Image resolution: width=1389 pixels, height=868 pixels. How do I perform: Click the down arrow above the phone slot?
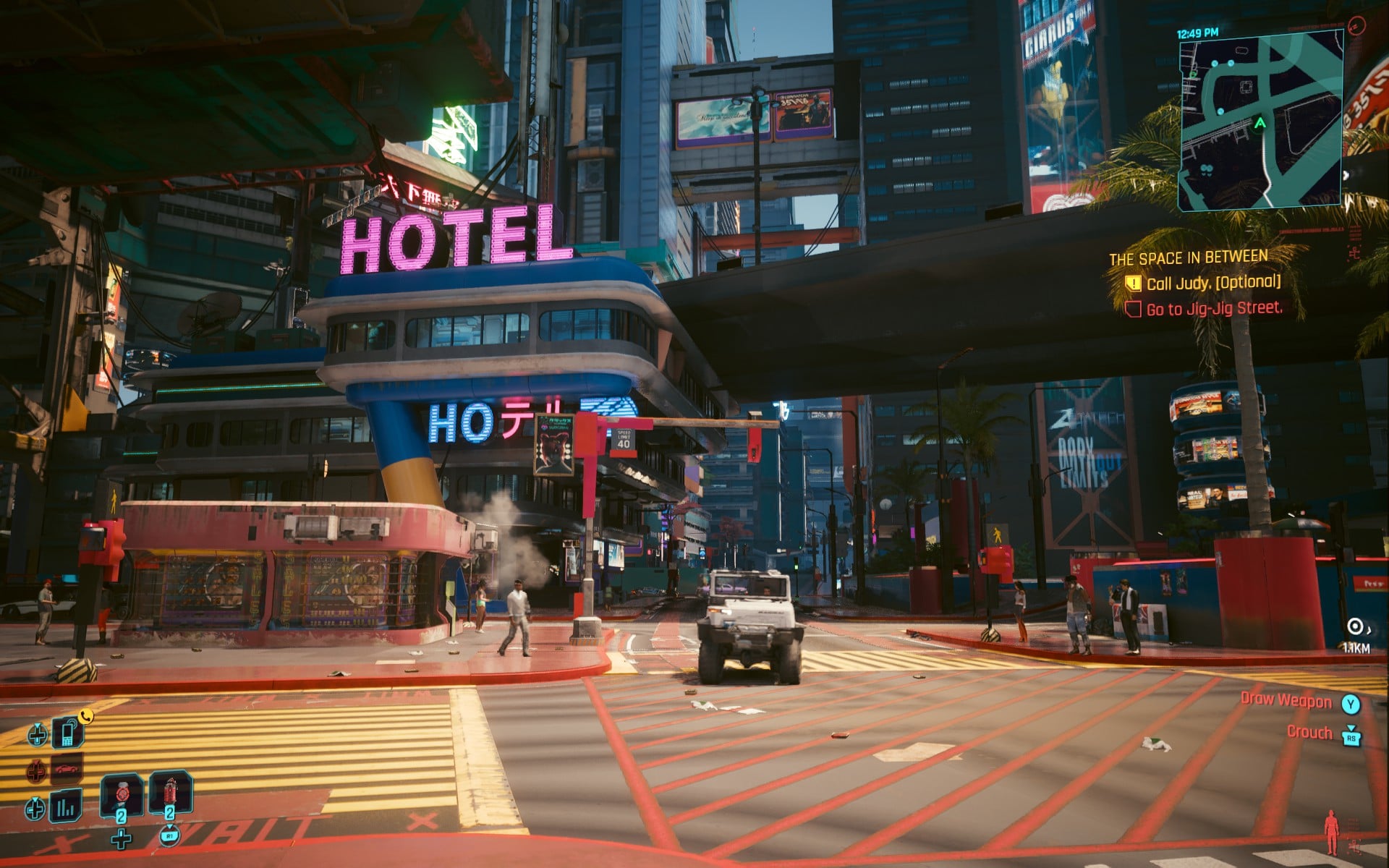(x=37, y=725)
